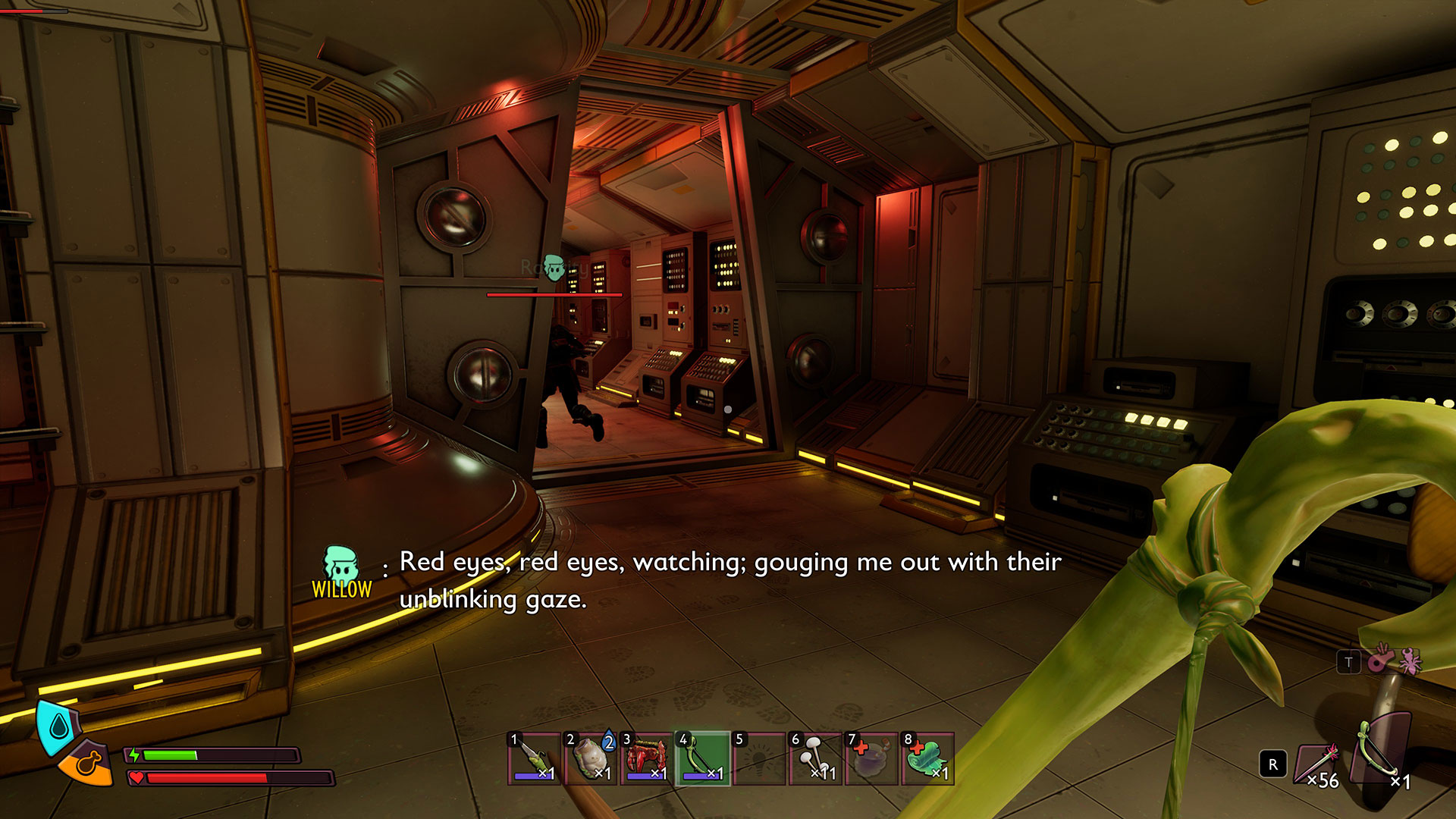Click the arrow ammo icon showing x56
The image size is (1456, 819).
[1320, 764]
